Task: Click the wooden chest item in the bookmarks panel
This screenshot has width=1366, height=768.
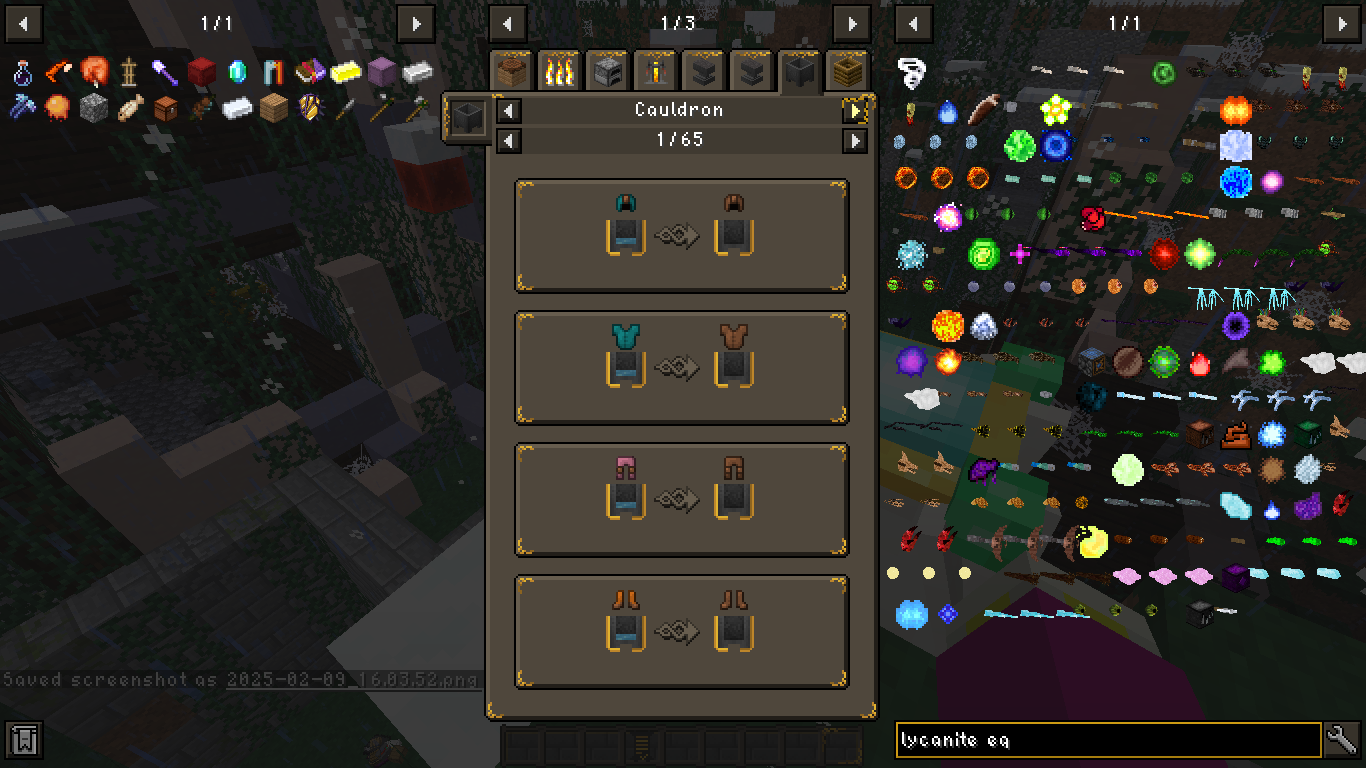Action: click(166, 107)
